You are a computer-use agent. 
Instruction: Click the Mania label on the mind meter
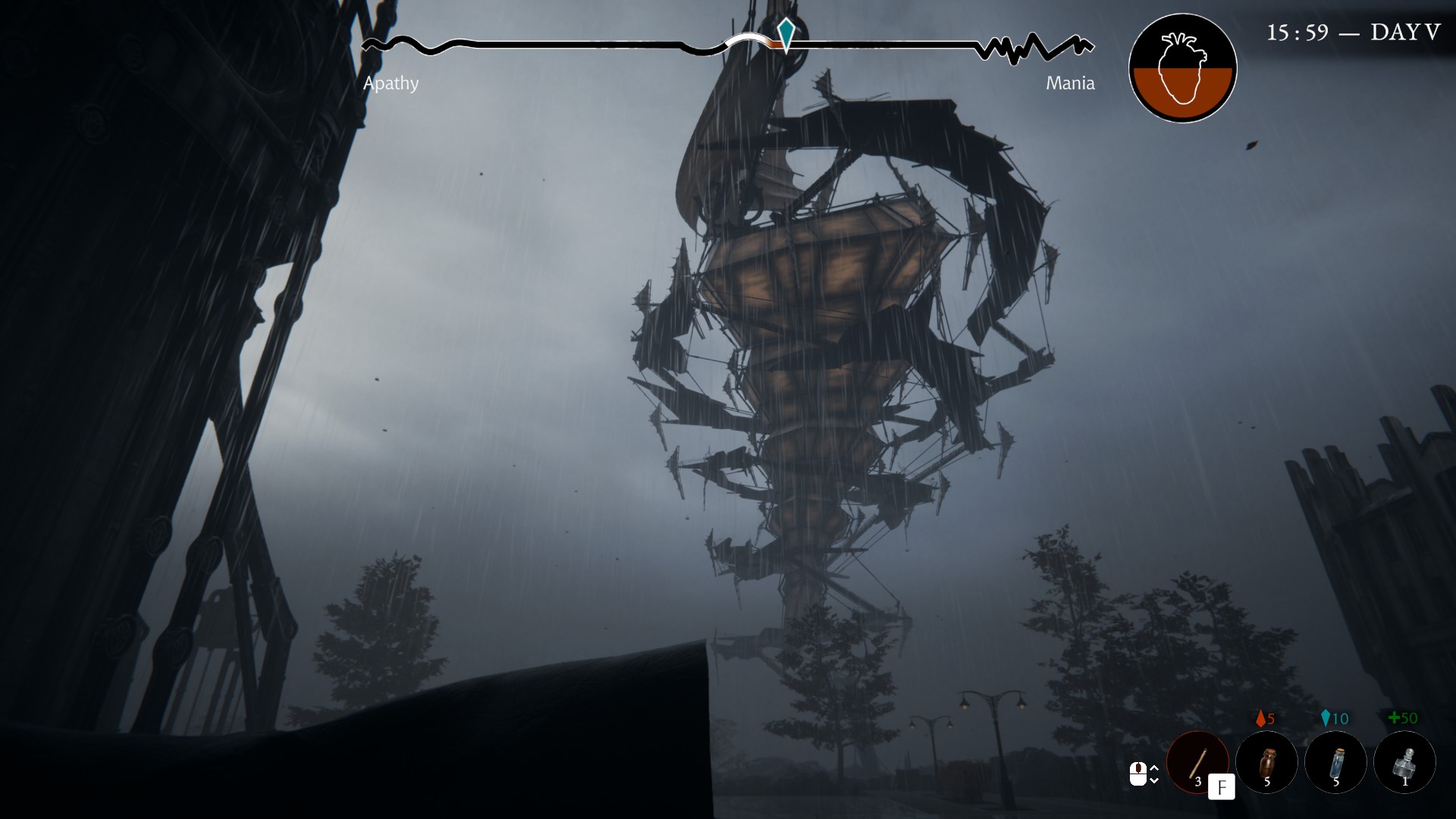point(1071,83)
